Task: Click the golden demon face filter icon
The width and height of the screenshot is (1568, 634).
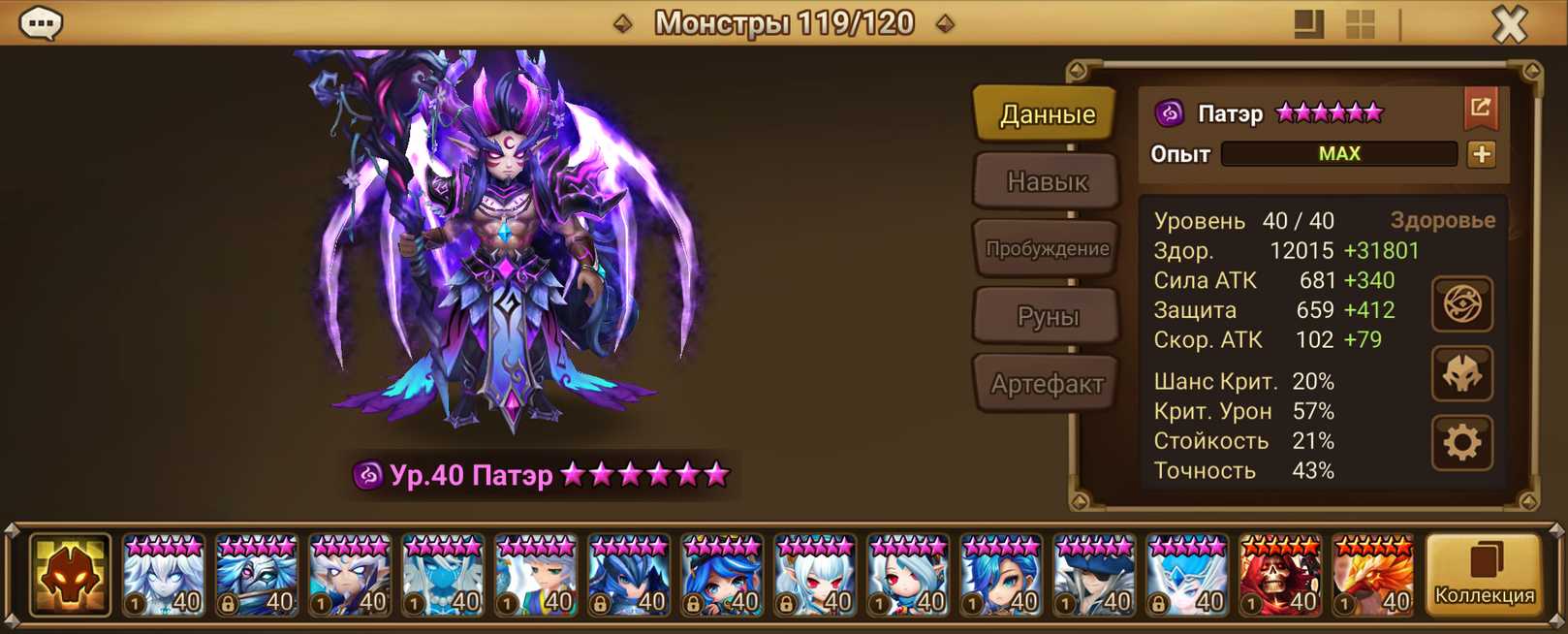Action: pos(70,576)
